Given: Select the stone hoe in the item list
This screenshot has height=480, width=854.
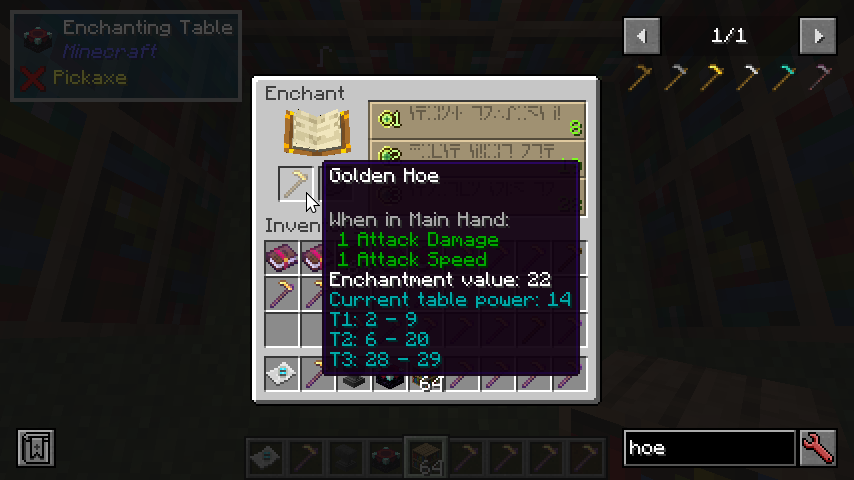Looking at the screenshot, I should point(677,77).
